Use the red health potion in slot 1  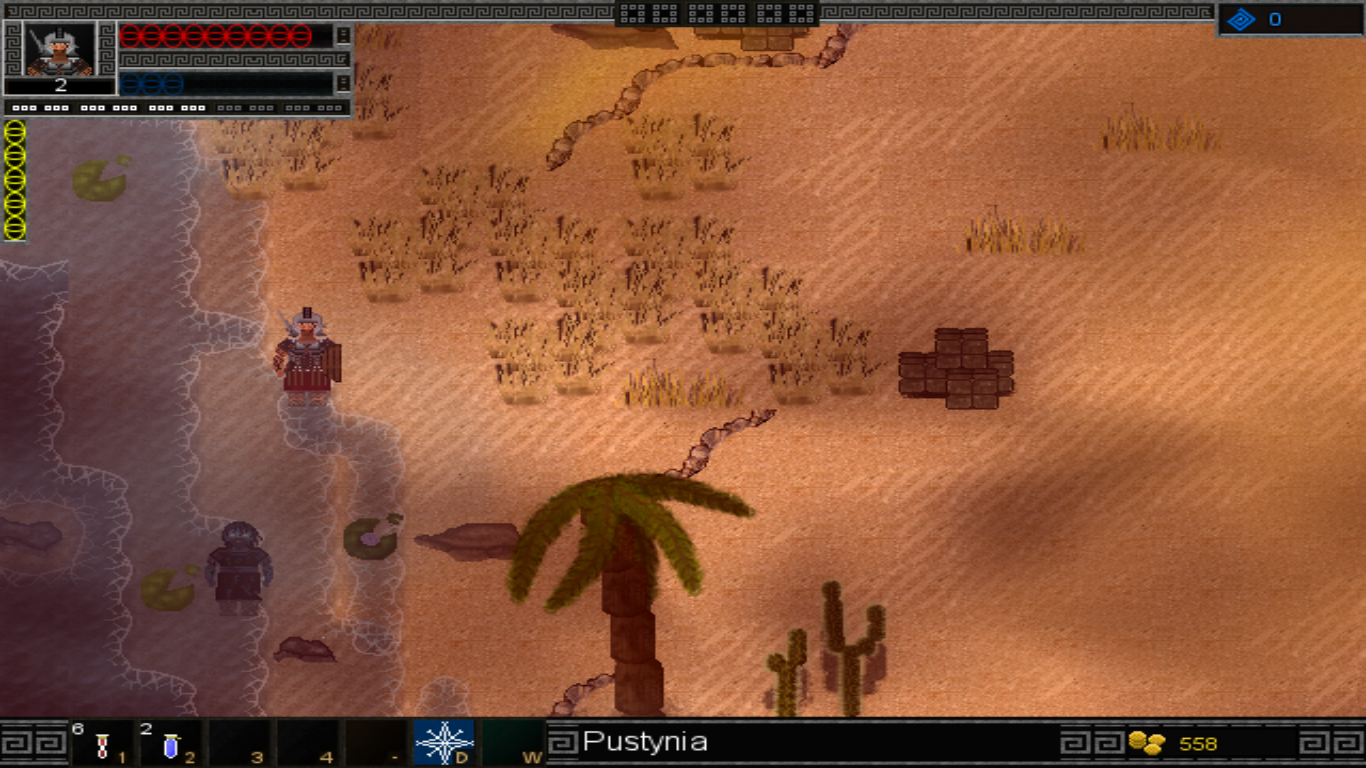pyautogui.click(x=102, y=745)
